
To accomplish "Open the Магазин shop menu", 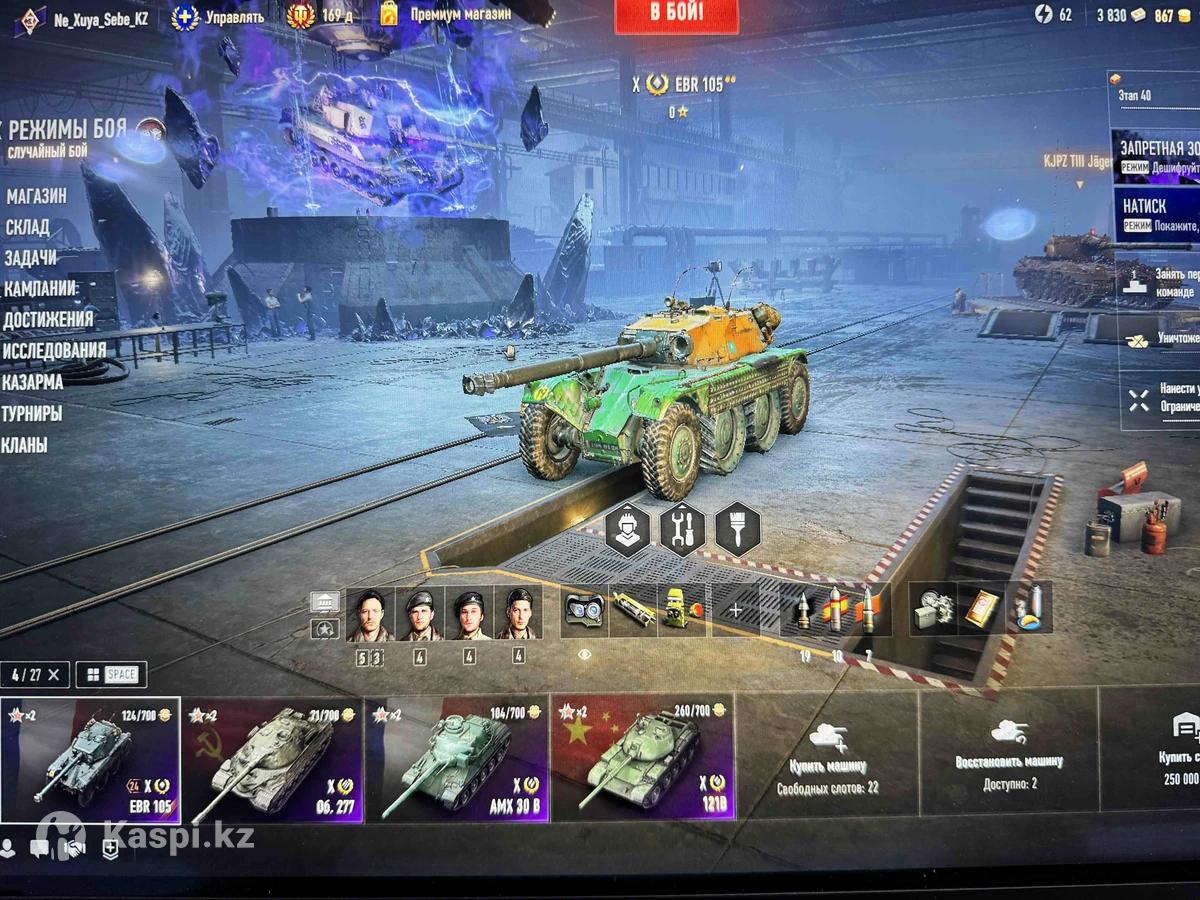I will click(x=36, y=197).
